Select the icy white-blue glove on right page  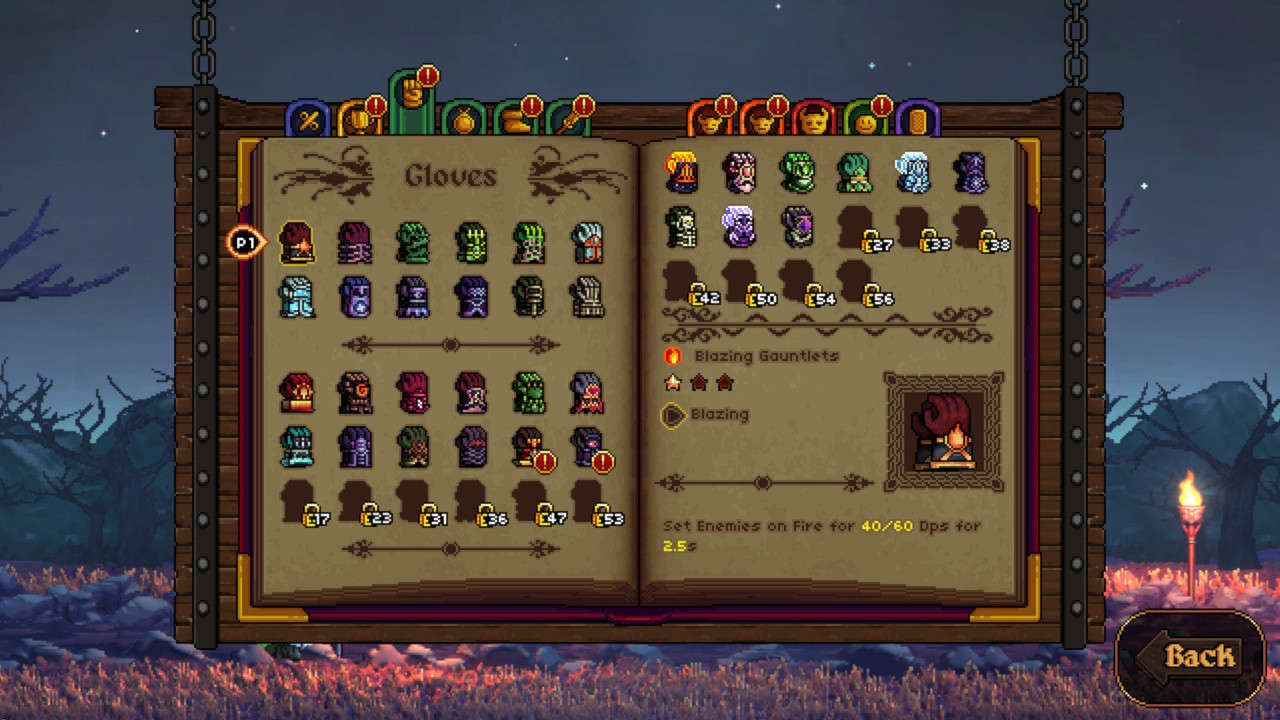coord(913,172)
